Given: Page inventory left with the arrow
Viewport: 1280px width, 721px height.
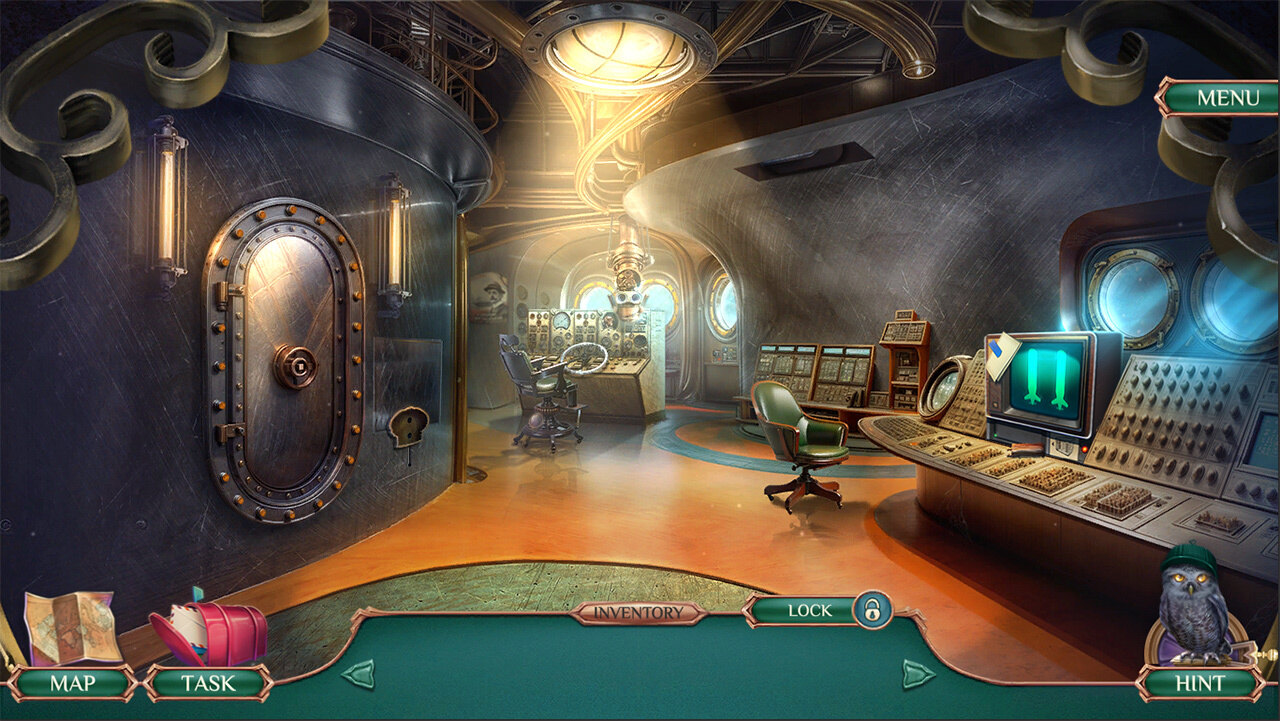Looking at the screenshot, I should (357, 673).
